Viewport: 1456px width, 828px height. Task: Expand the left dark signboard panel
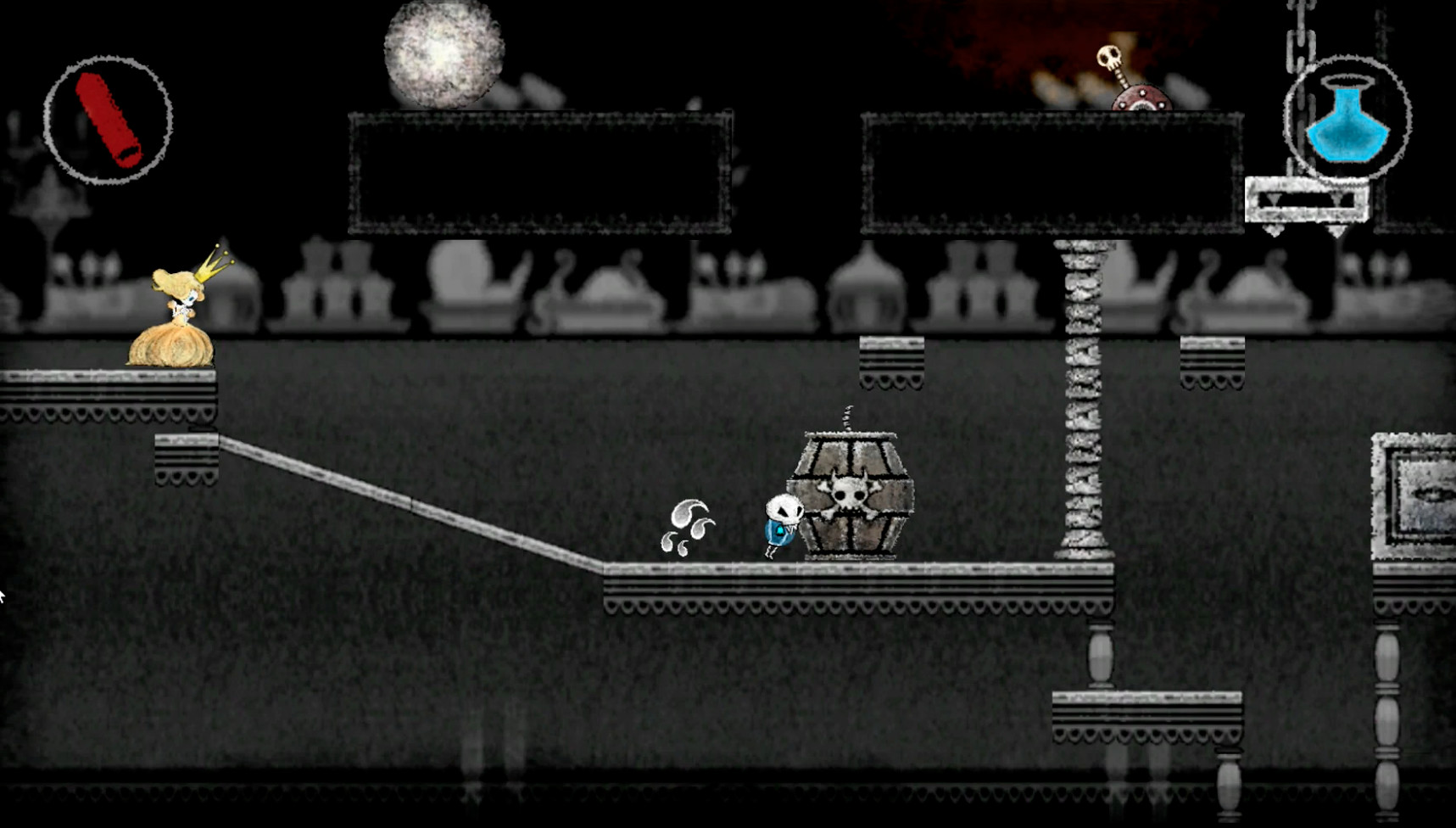(x=537, y=170)
